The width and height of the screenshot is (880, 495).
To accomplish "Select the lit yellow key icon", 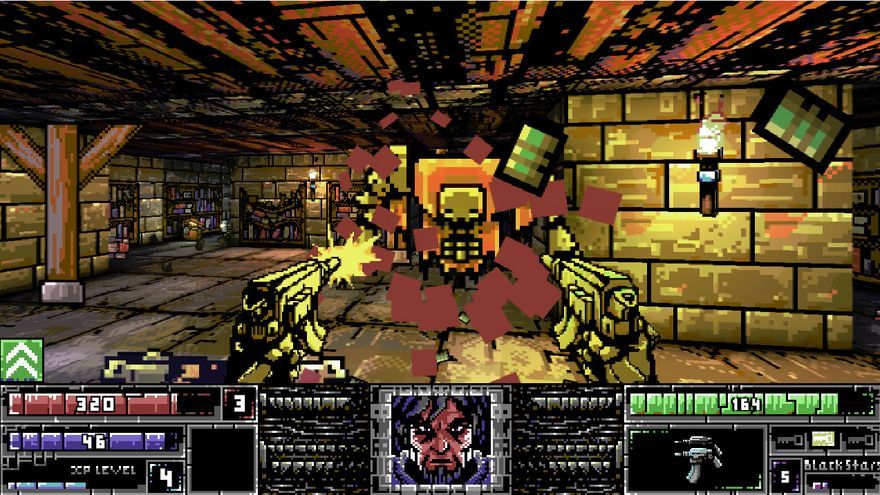I will [822, 438].
